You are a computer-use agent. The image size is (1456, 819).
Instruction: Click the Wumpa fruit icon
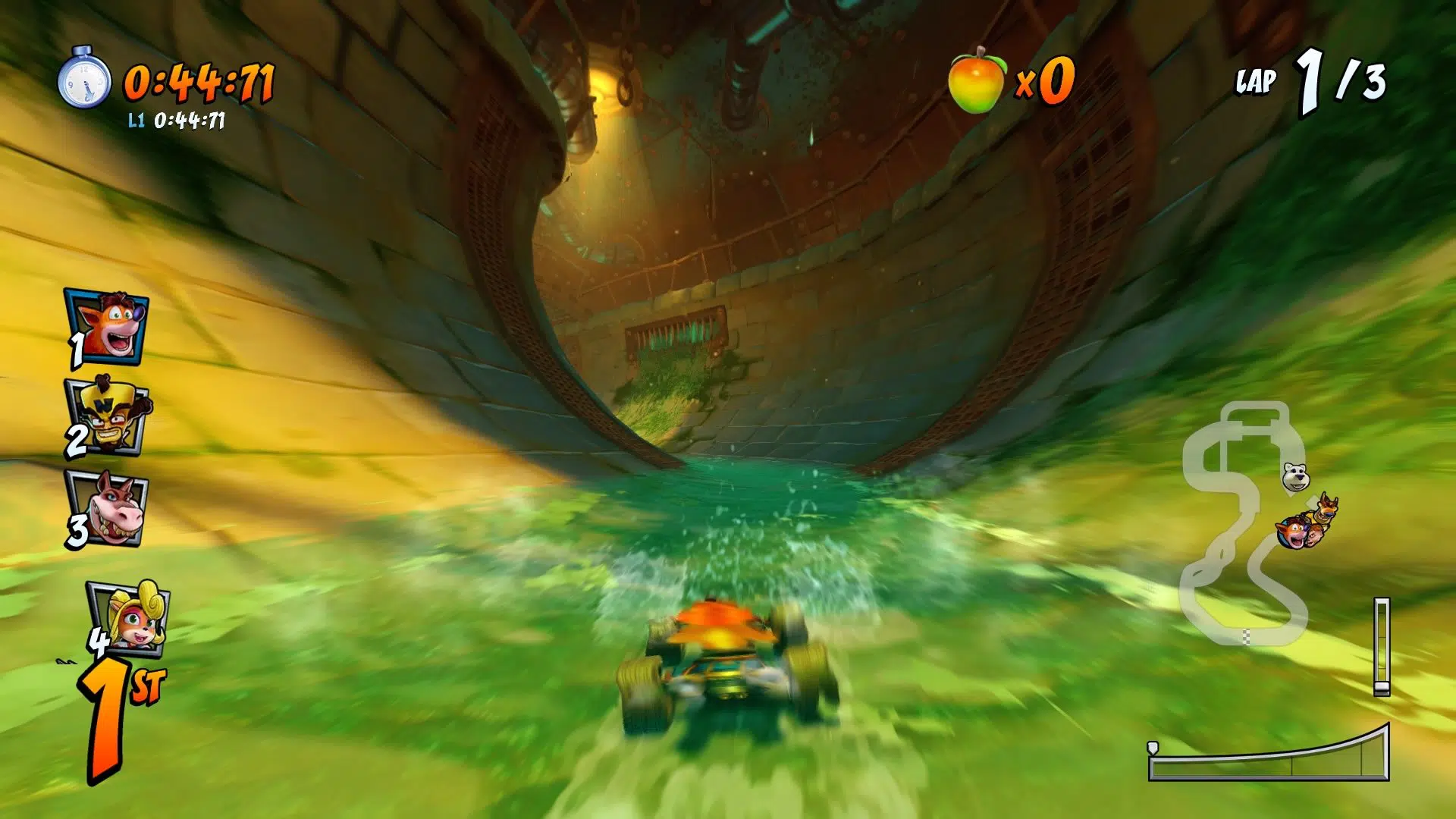(x=976, y=80)
